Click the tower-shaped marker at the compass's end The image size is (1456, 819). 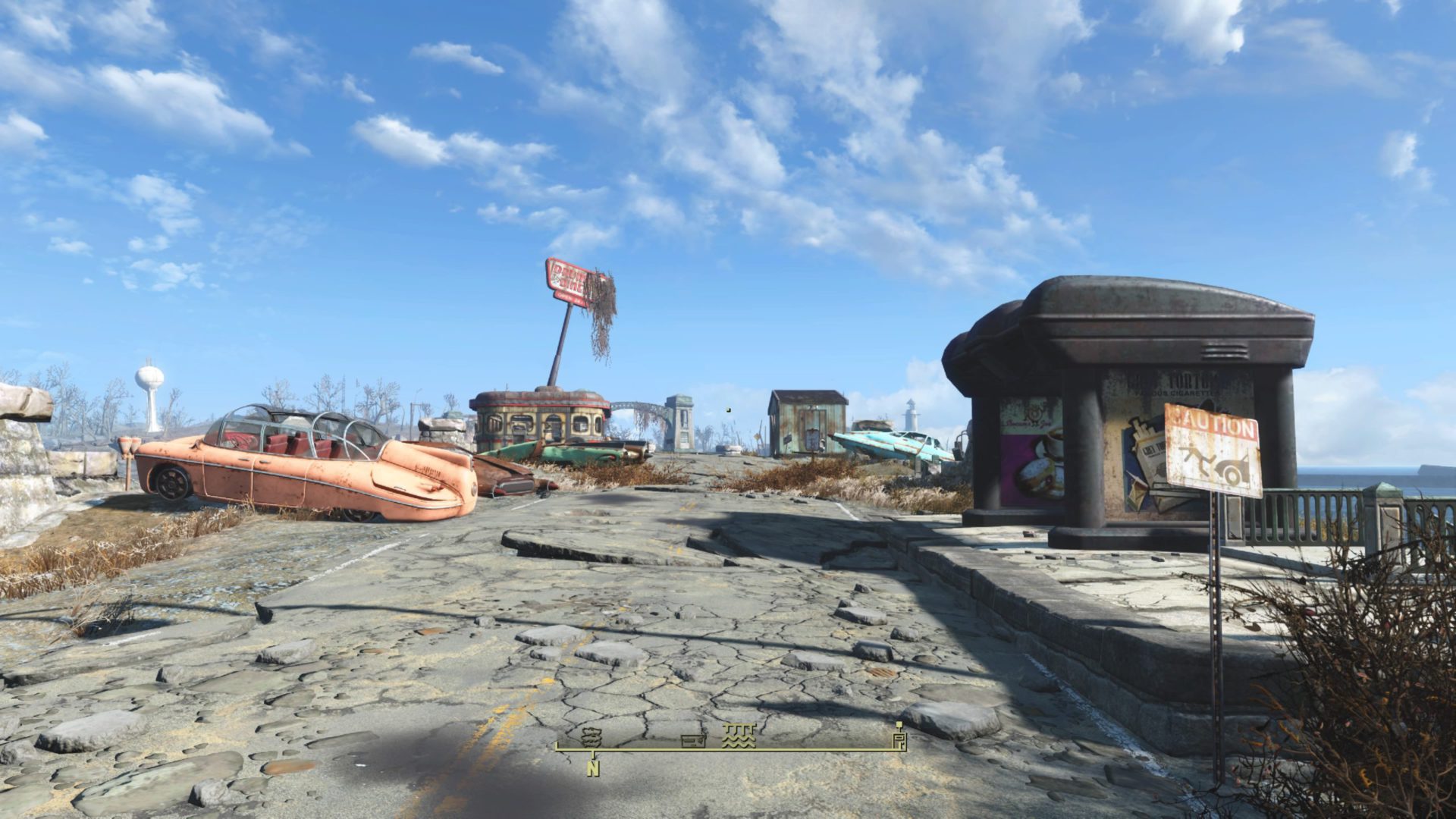click(899, 736)
